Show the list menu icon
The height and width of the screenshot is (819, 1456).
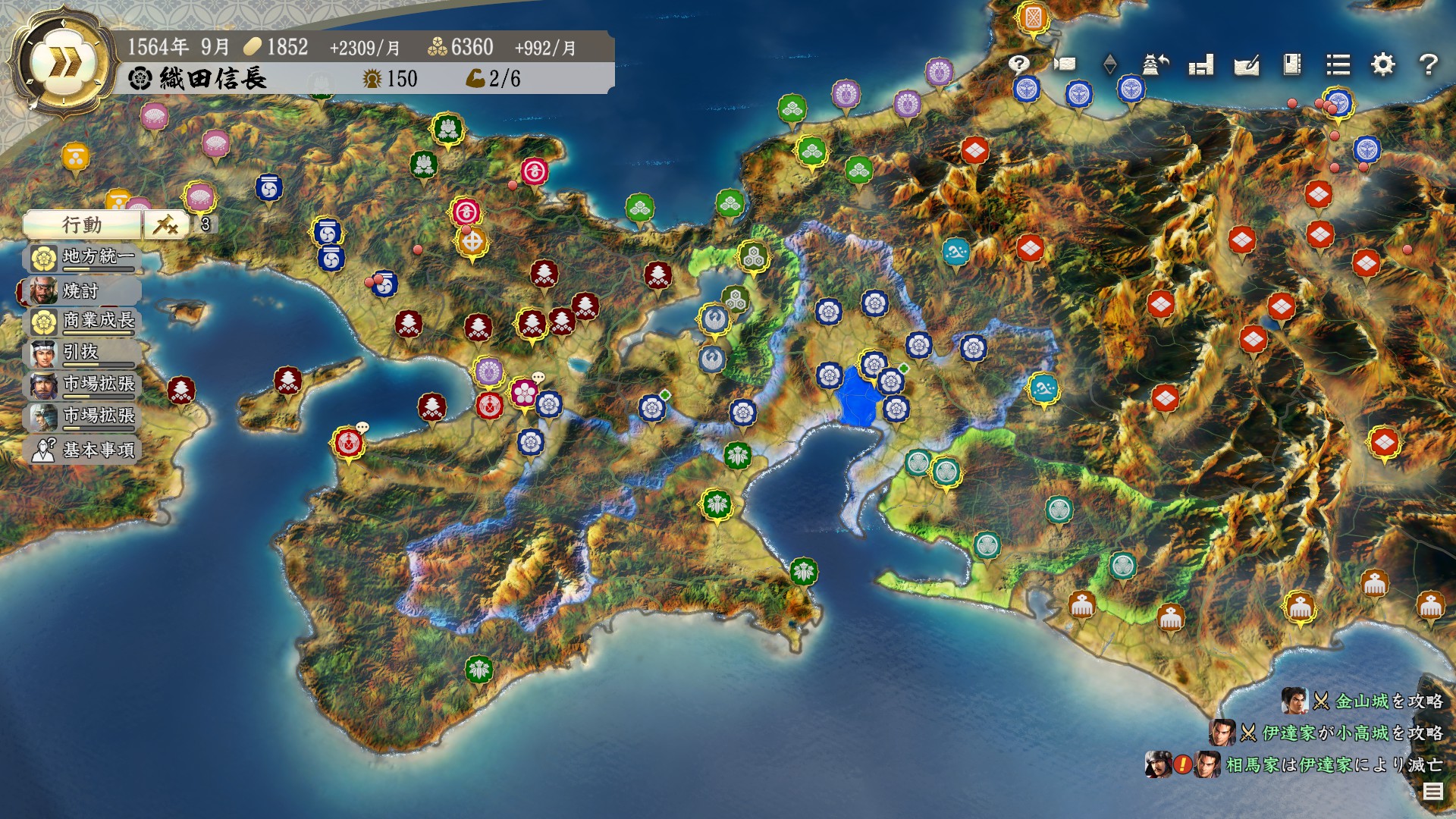[1338, 64]
